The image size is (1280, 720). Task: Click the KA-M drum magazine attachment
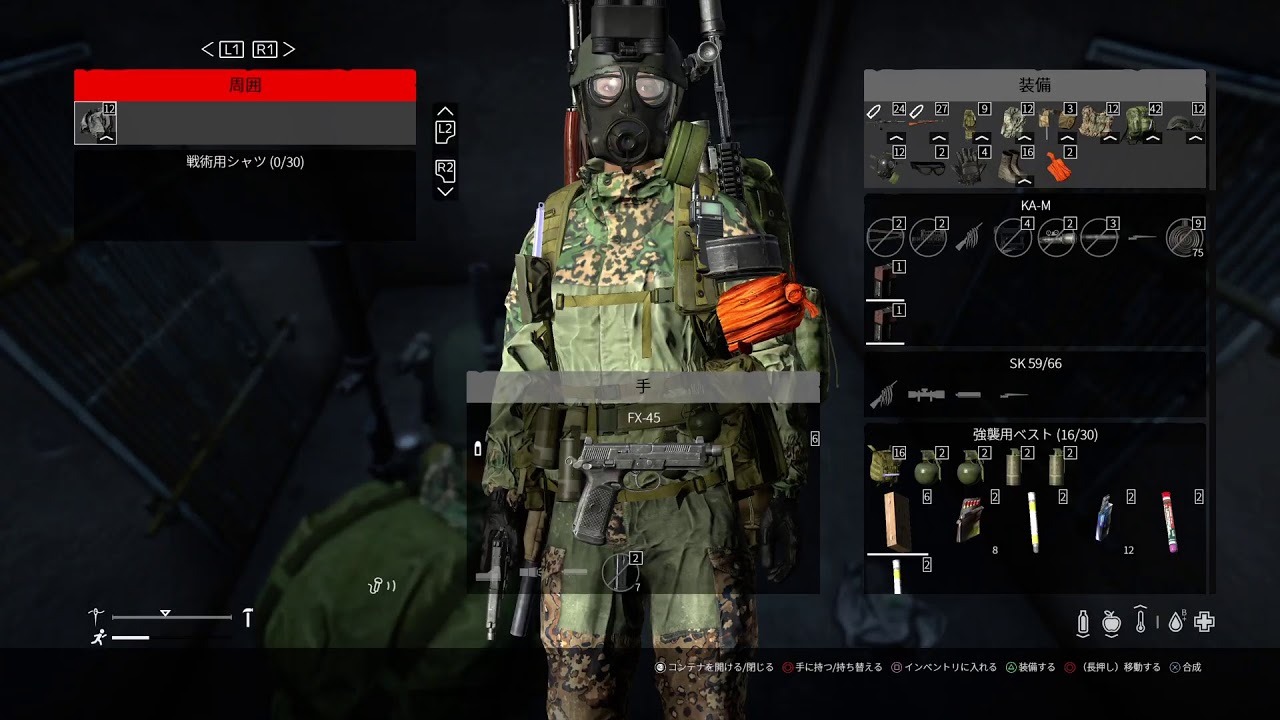[x=1183, y=239]
